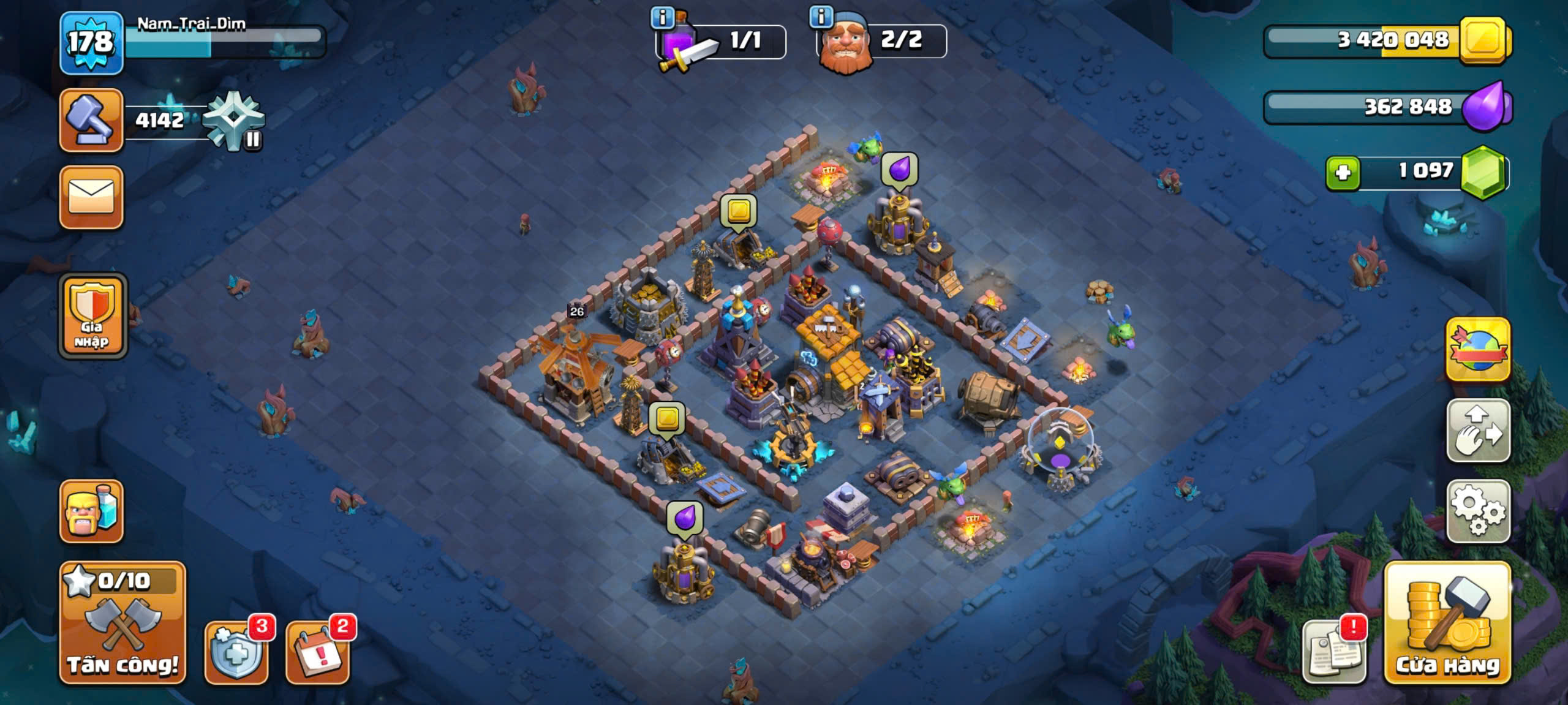1568x705 pixels.
Task: Show the elixir sword info
Action: pos(662,18)
